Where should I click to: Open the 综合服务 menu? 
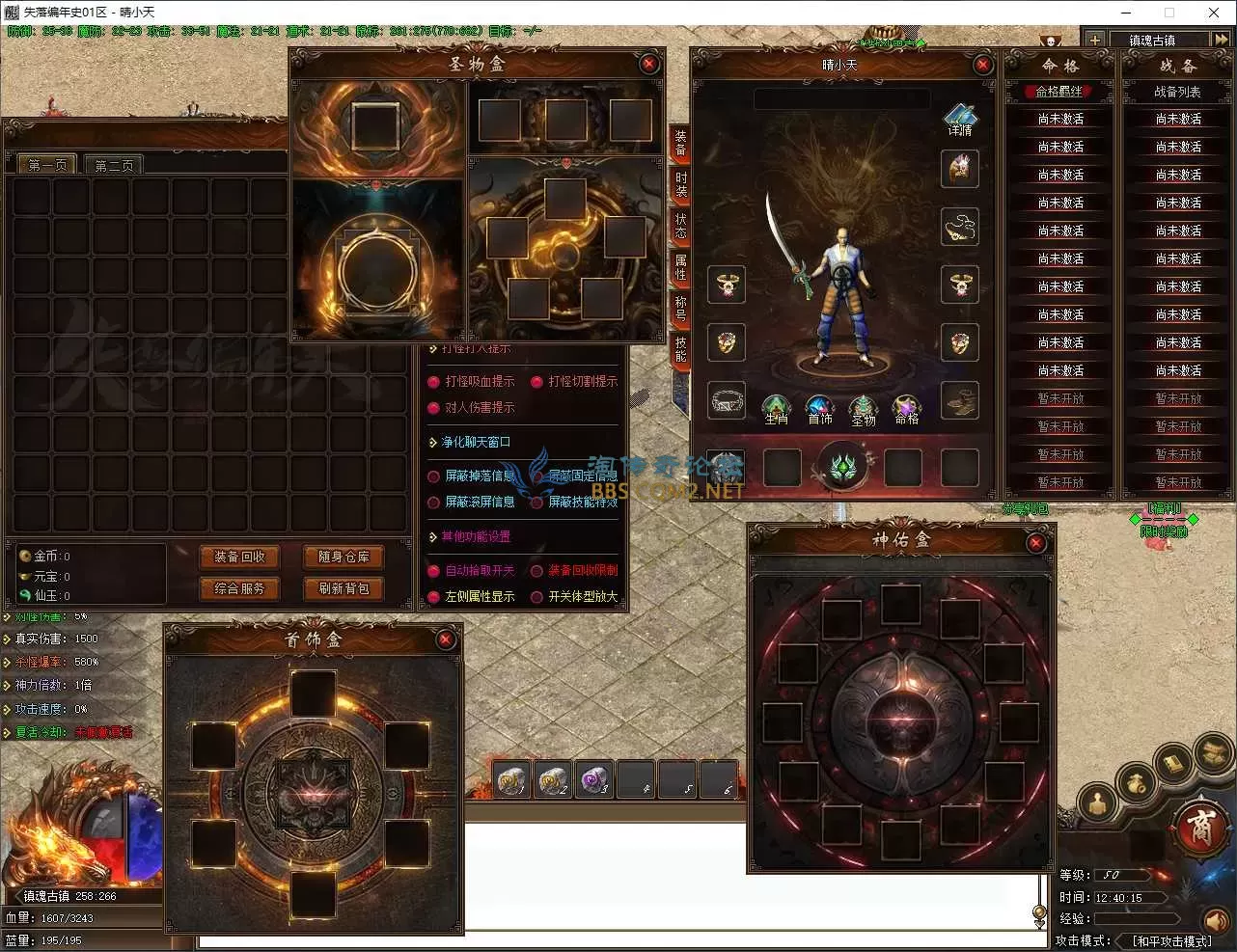pos(239,588)
